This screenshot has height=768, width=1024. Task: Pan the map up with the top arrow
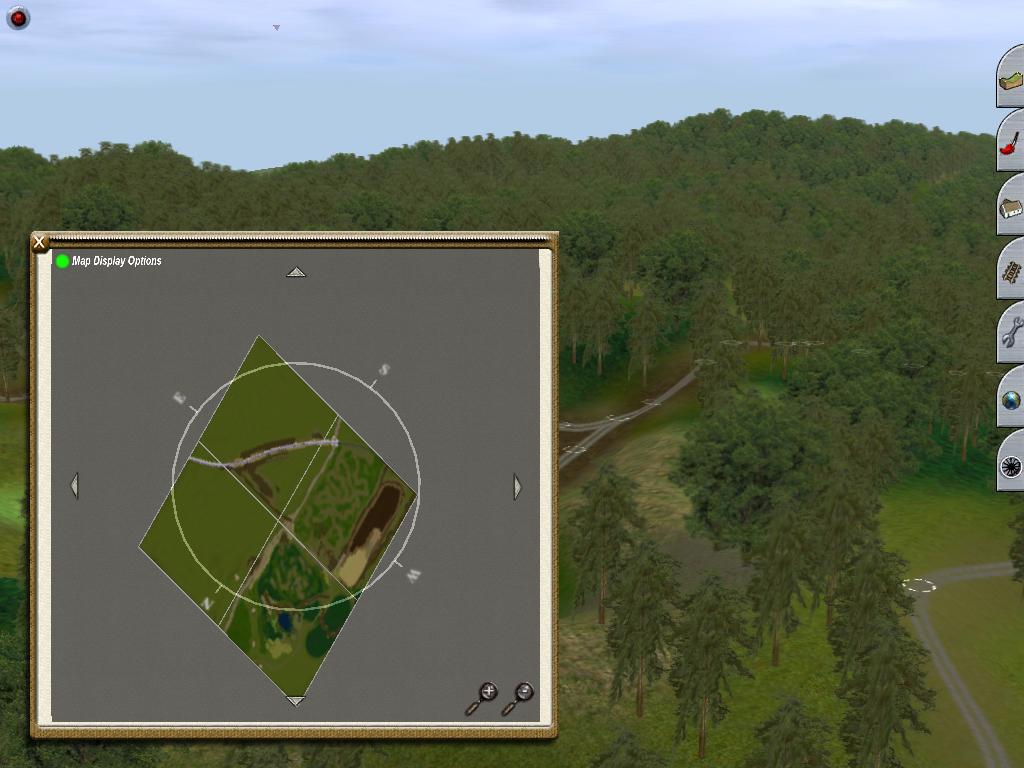[x=296, y=272]
